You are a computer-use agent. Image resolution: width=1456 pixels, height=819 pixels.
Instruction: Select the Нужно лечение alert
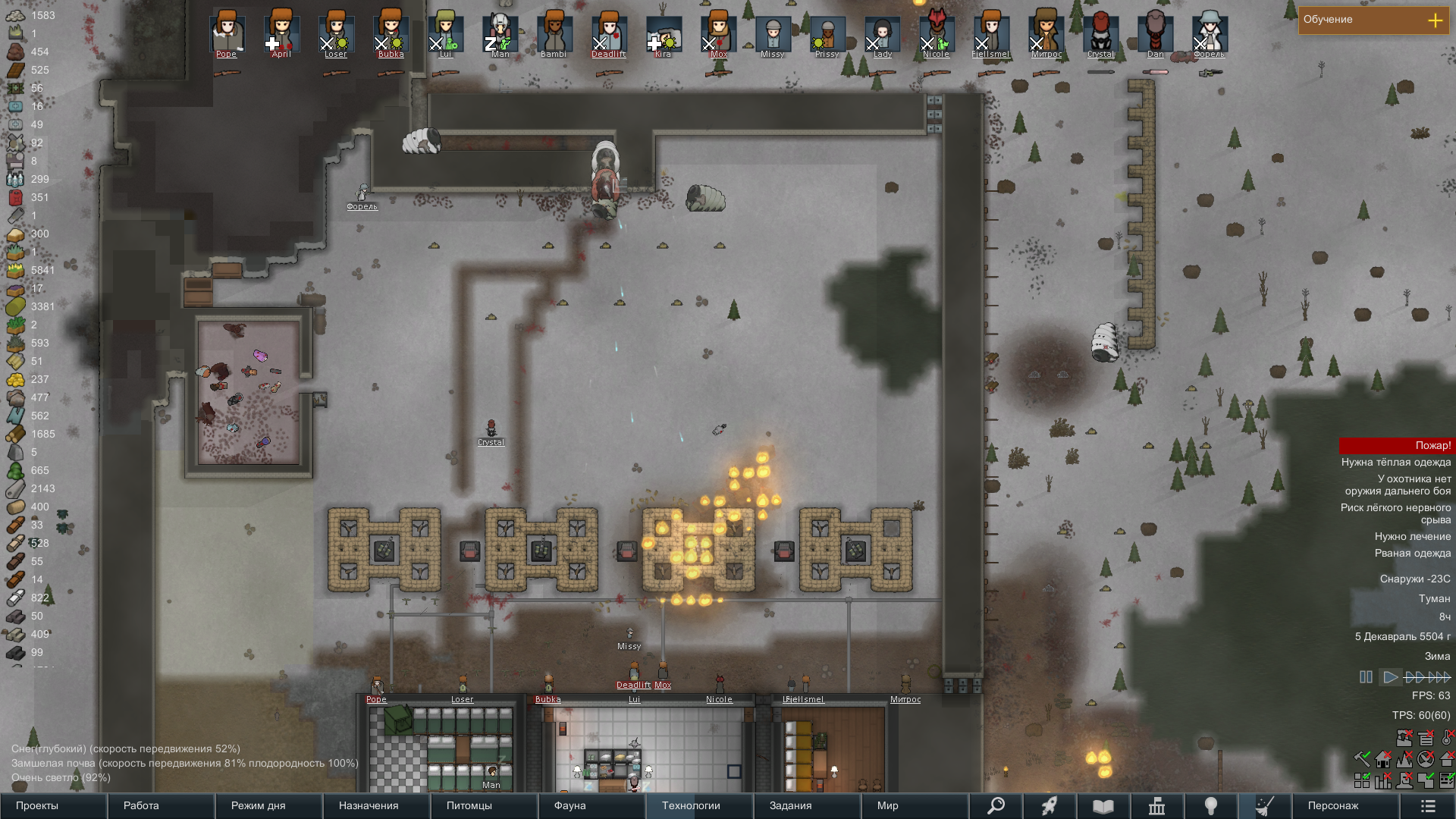(x=1412, y=537)
